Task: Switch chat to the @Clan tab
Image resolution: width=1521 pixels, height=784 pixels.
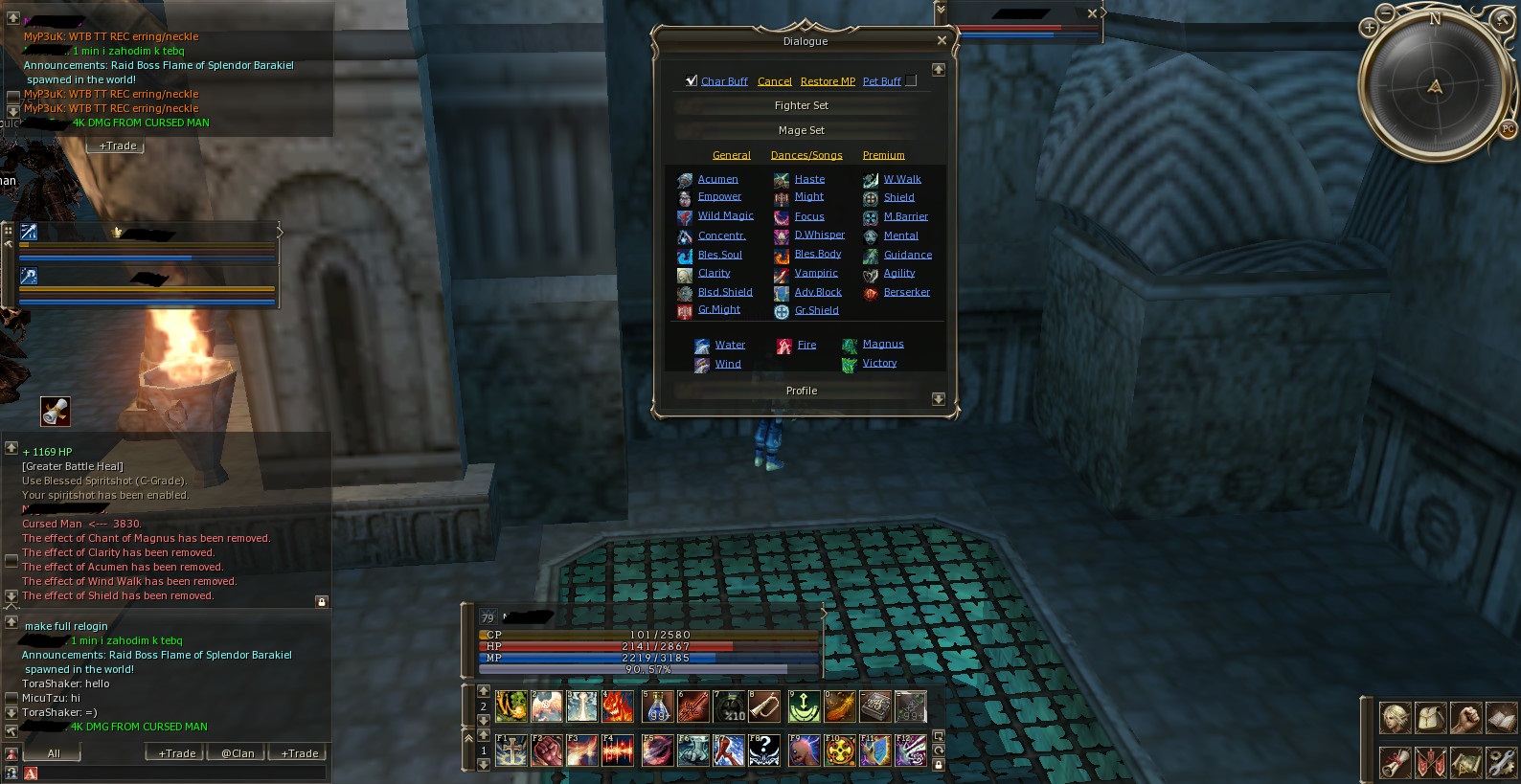Action: click(238, 753)
